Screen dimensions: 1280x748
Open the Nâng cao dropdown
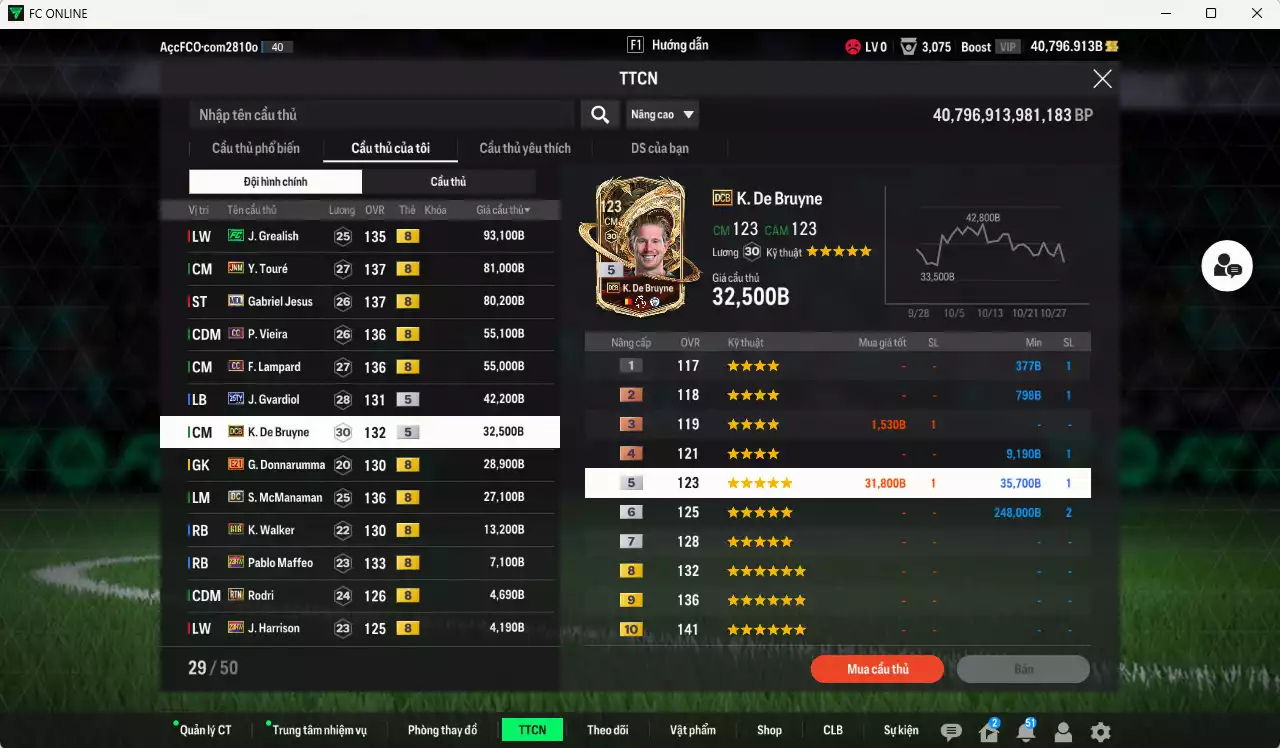pos(661,114)
